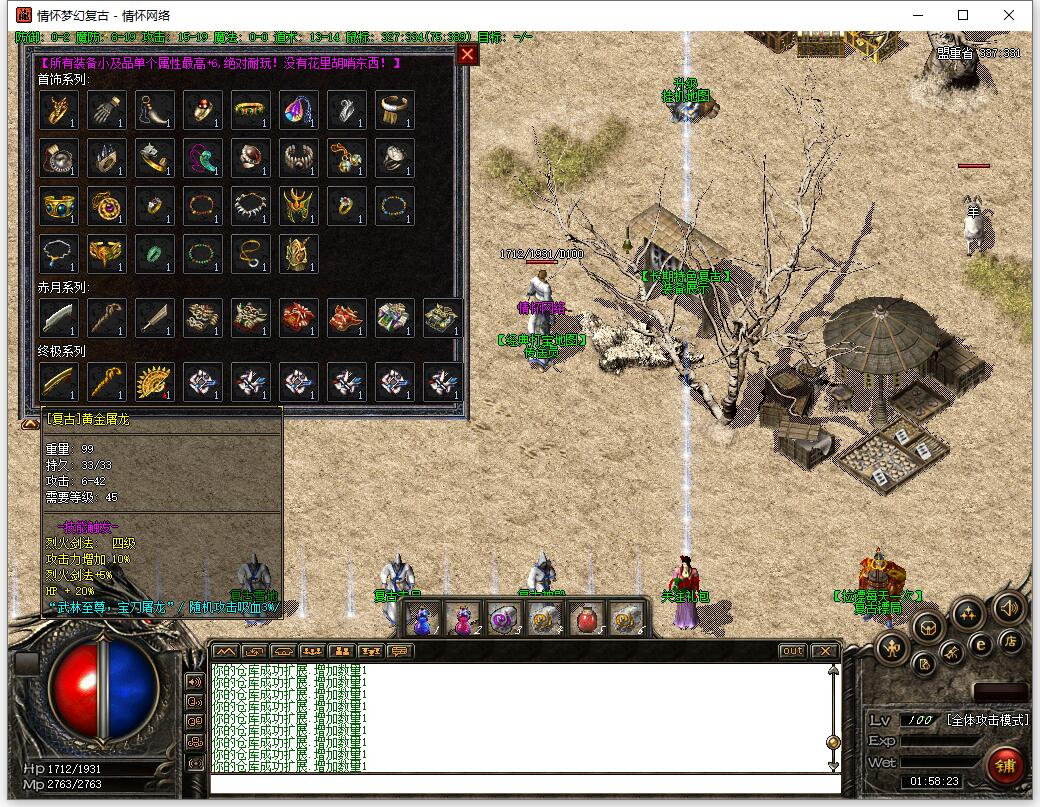Click the red '铺' stall button

click(x=1005, y=766)
